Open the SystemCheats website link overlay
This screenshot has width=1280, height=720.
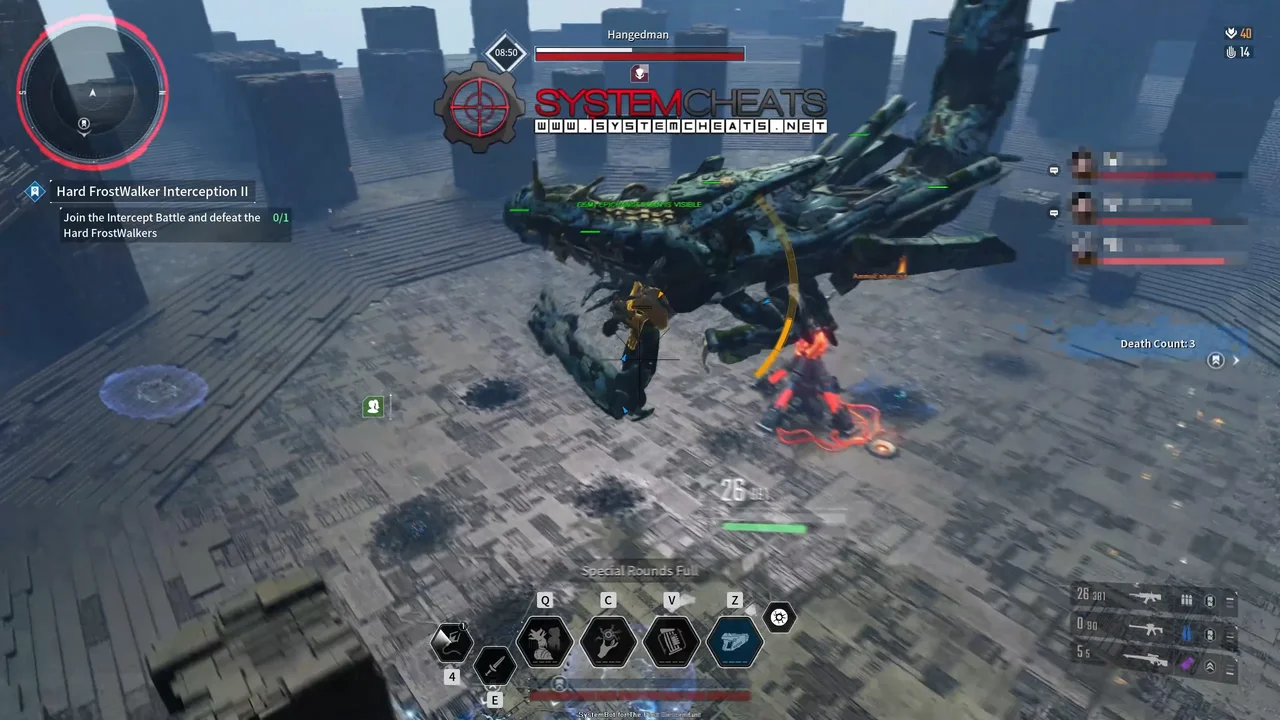[680, 127]
